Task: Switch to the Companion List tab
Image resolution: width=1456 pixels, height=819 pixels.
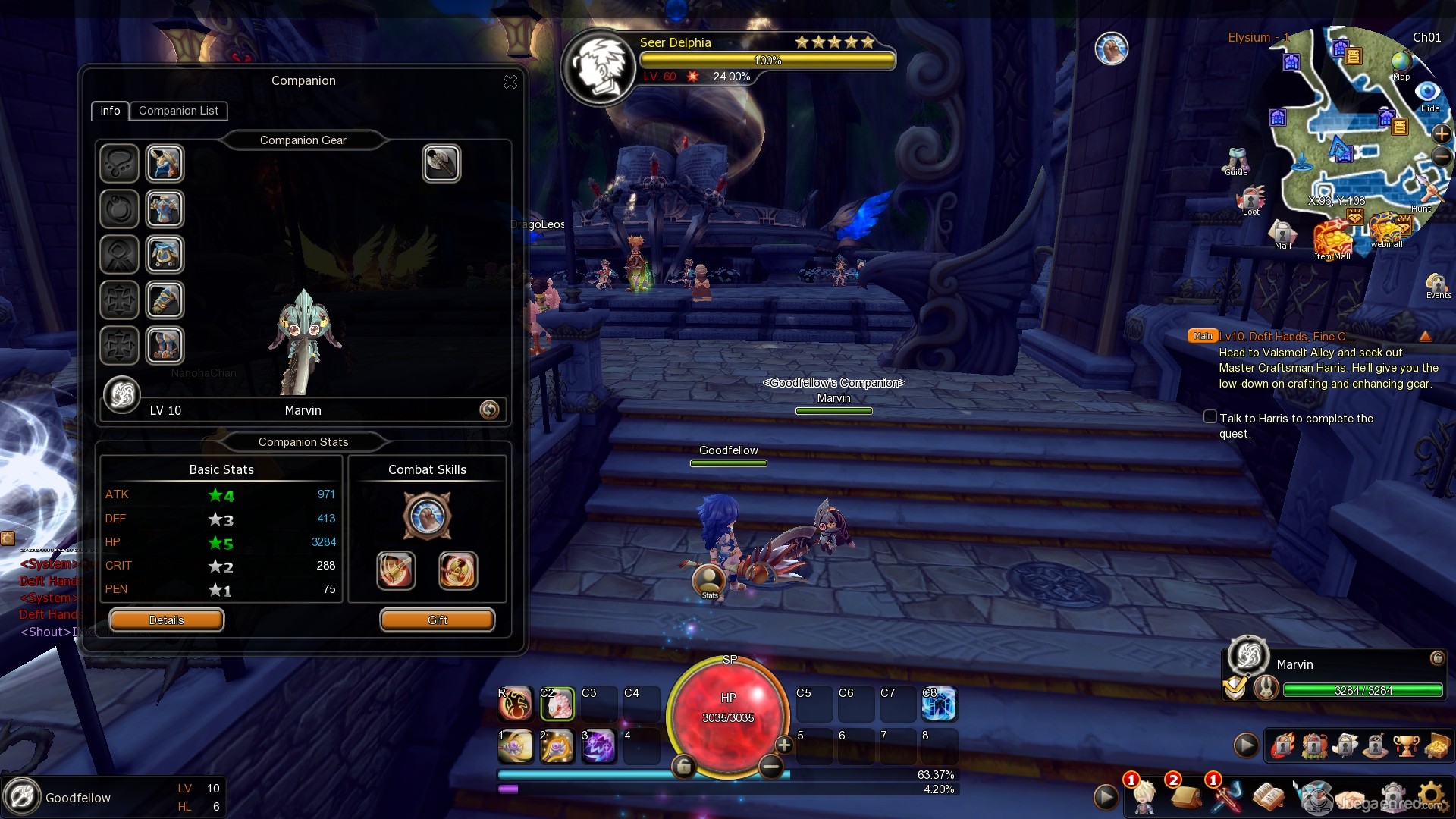Action: pos(178,111)
